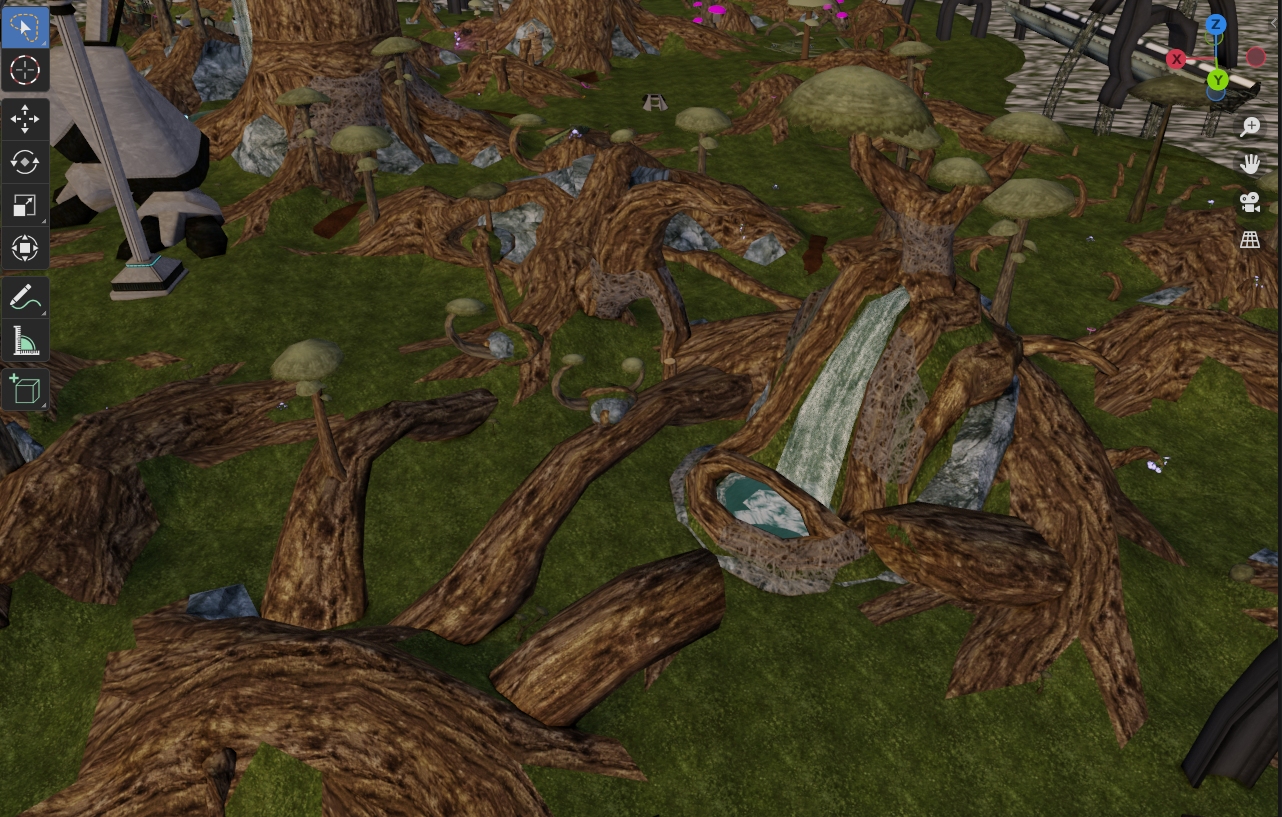Choose the Move tool
This screenshot has width=1282, height=817.
pyautogui.click(x=24, y=120)
